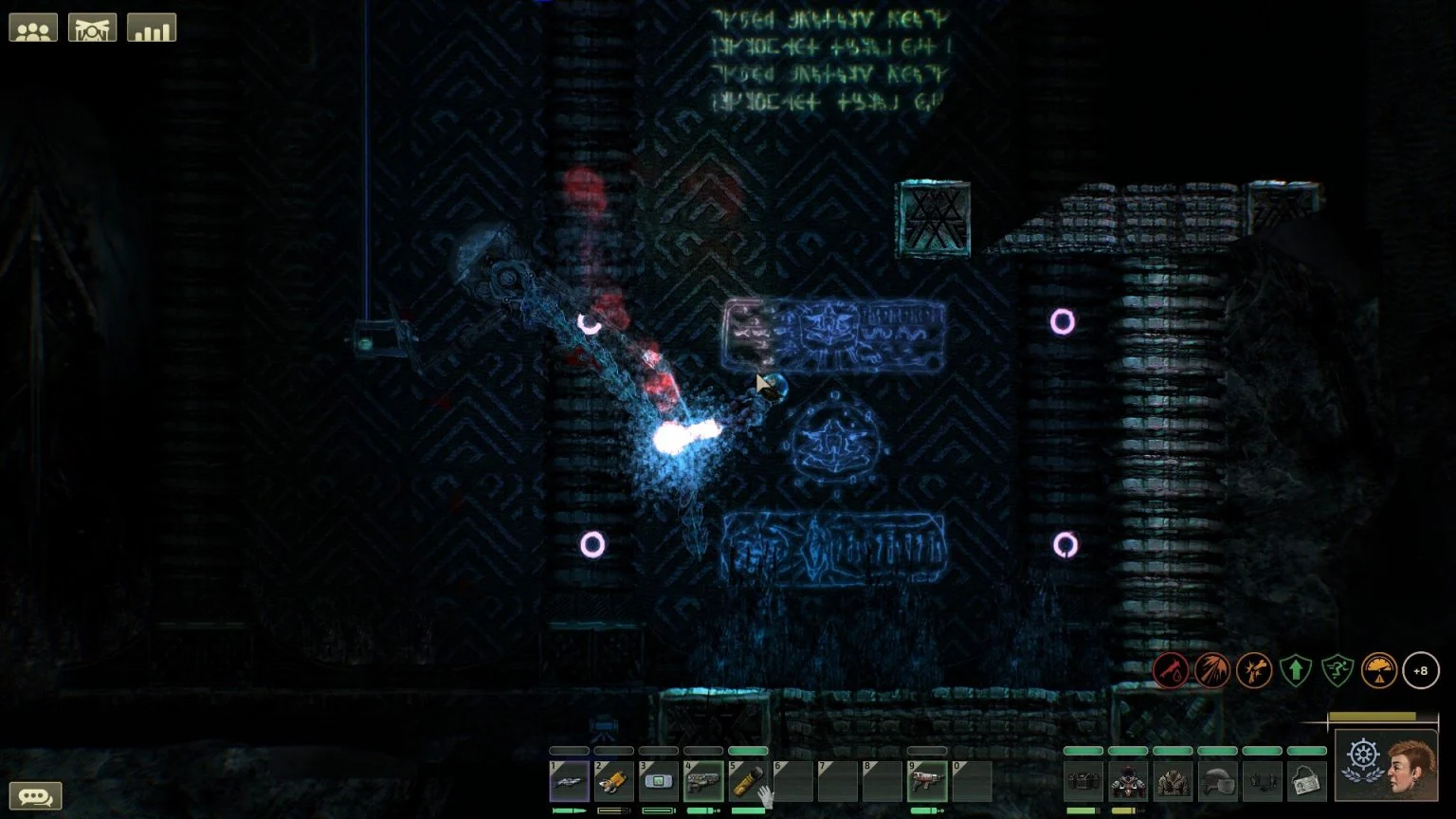The image size is (1456, 819).
Task: Open the kill count trophy screen
Action: click(91, 27)
